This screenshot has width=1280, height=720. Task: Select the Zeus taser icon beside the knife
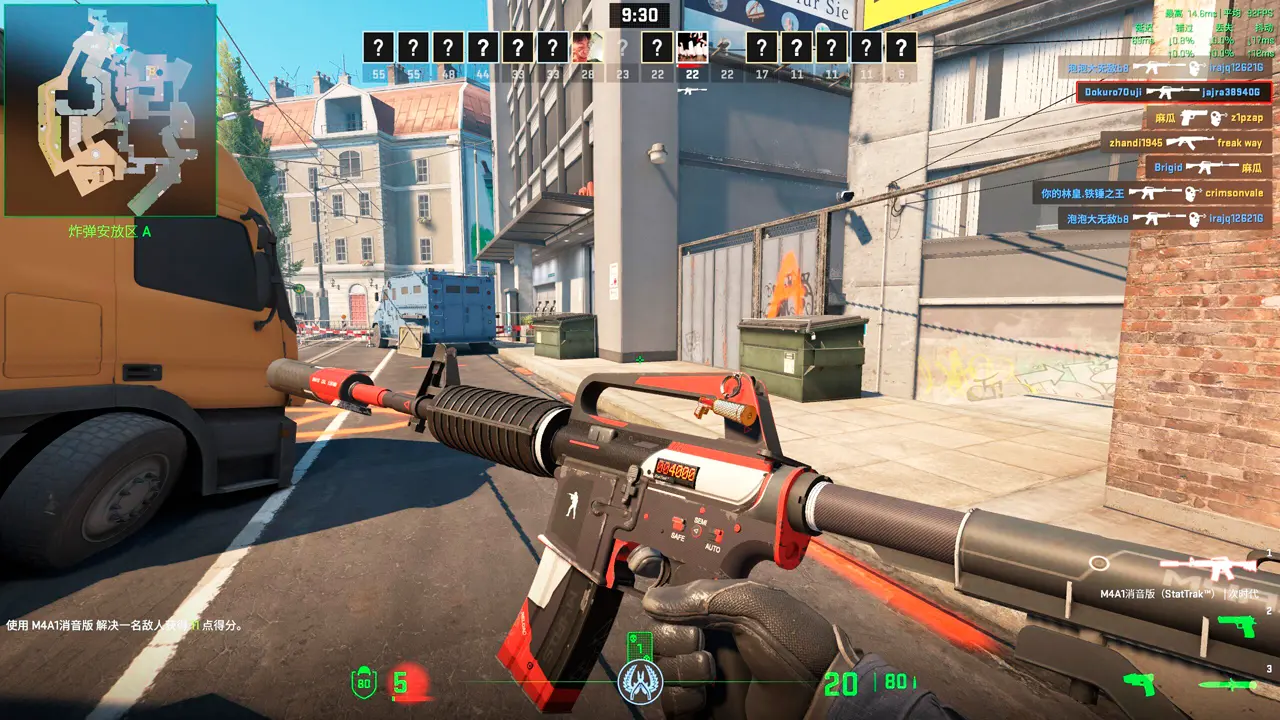click(x=1138, y=684)
